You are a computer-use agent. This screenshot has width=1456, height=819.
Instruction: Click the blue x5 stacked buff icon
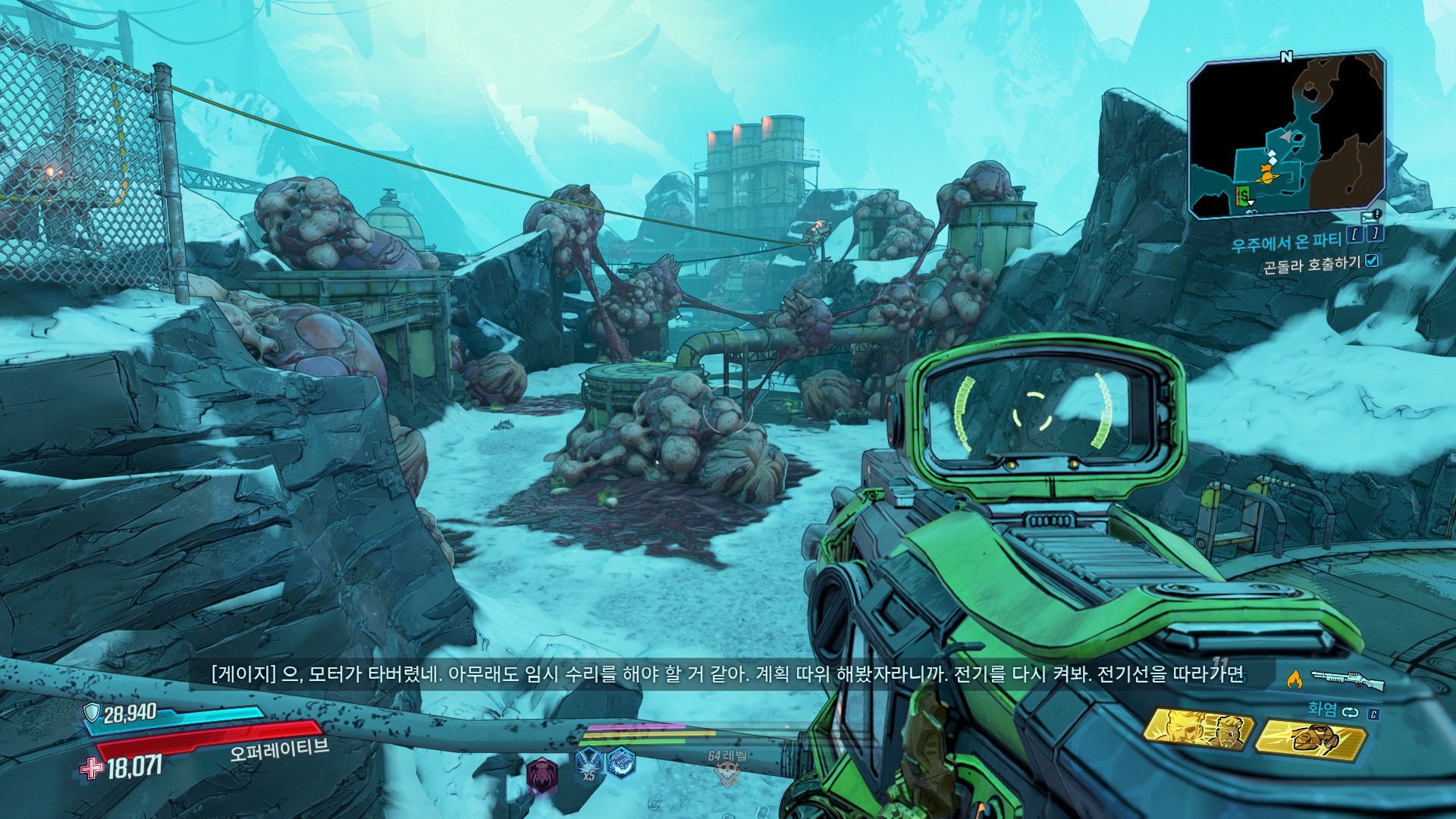click(x=588, y=762)
